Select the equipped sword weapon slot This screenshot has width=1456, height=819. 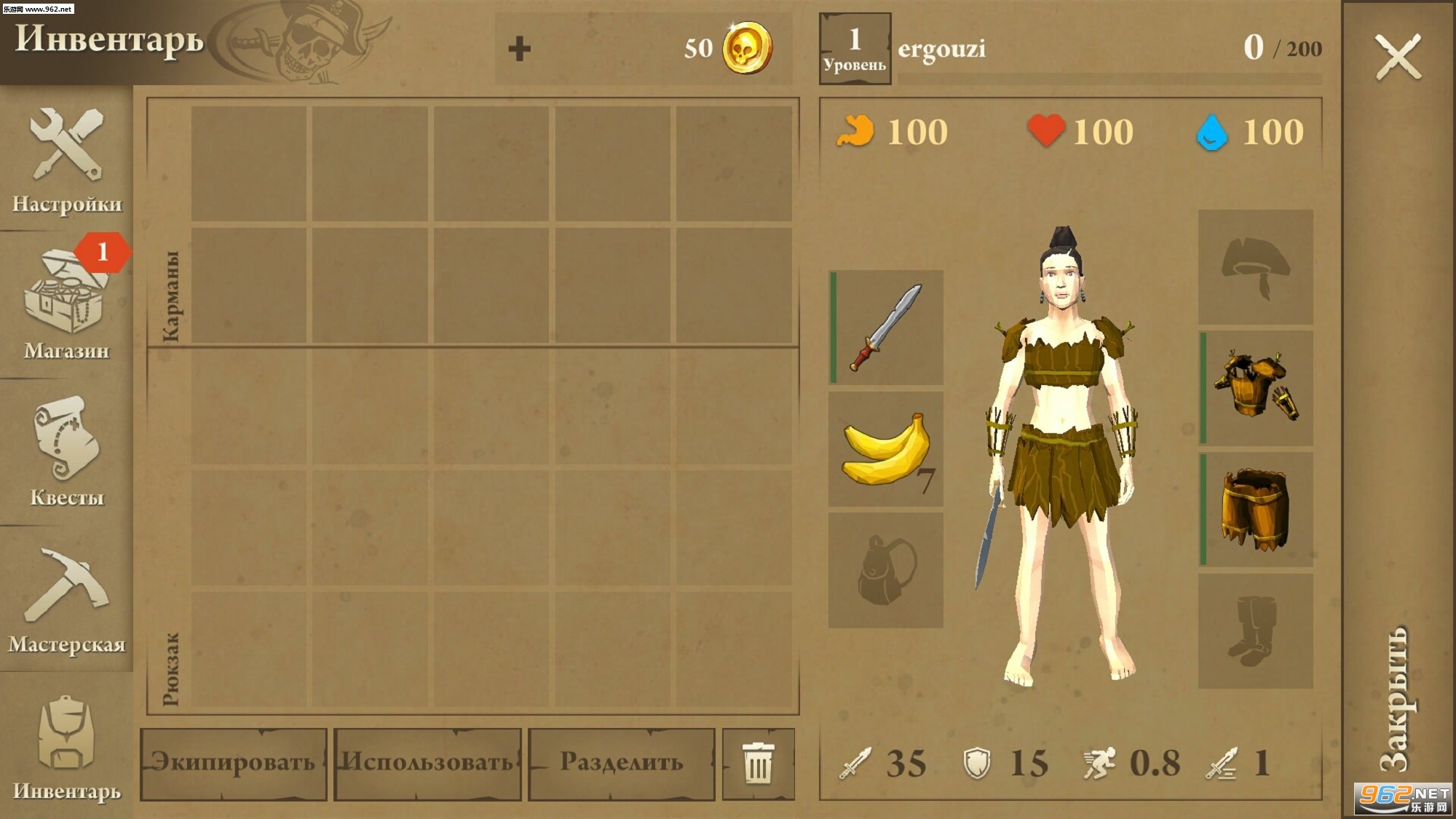tap(886, 328)
